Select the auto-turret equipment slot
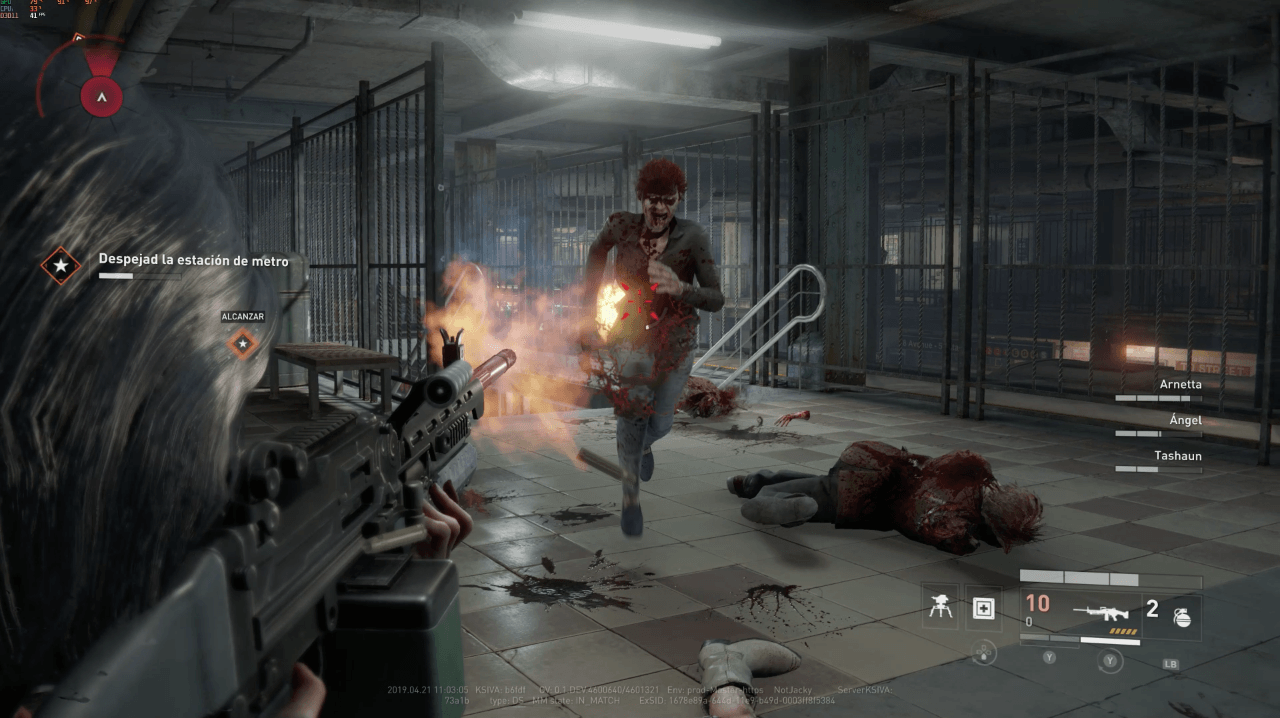Image resolution: width=1280 pixels, height=718 pixels. (x=940, y=608)
